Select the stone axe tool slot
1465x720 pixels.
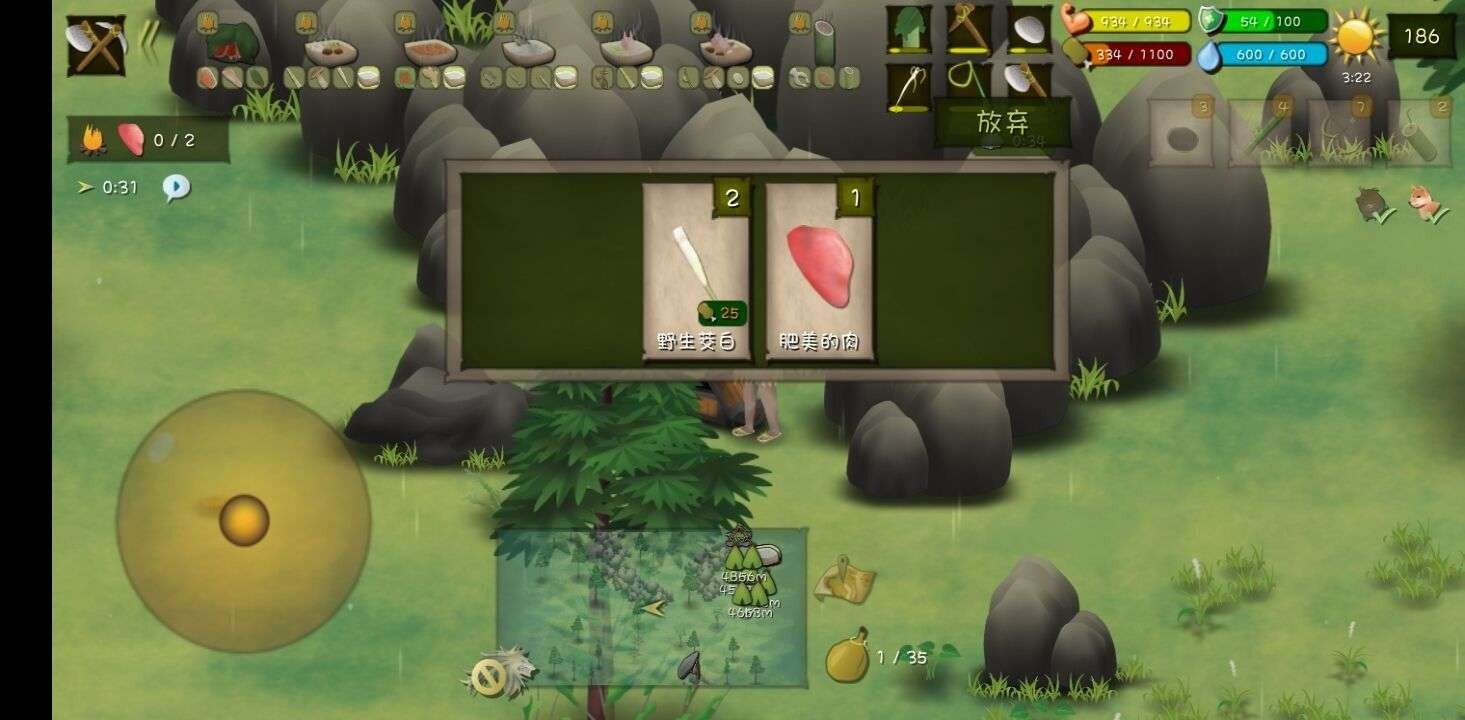[x=1026, y=84]
